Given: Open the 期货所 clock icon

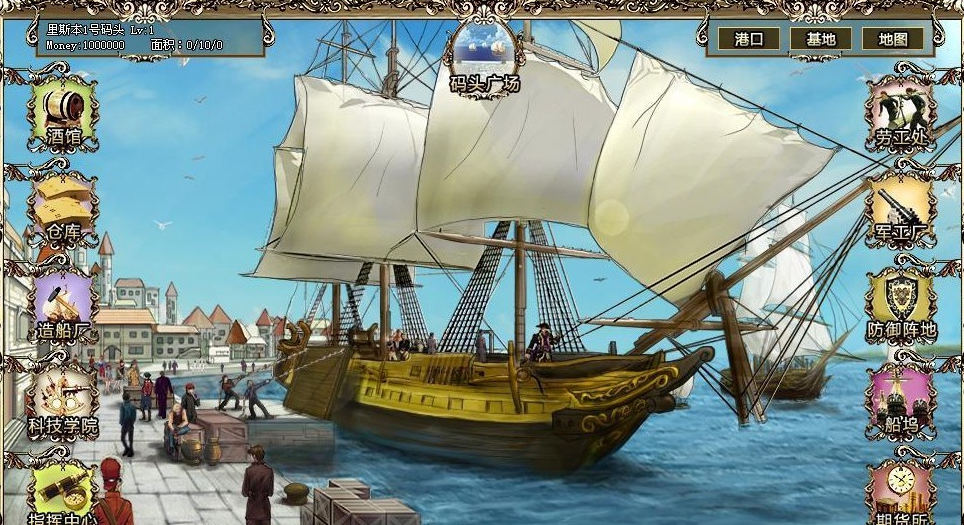Looking at the screenshot, I should click(901, 490).
